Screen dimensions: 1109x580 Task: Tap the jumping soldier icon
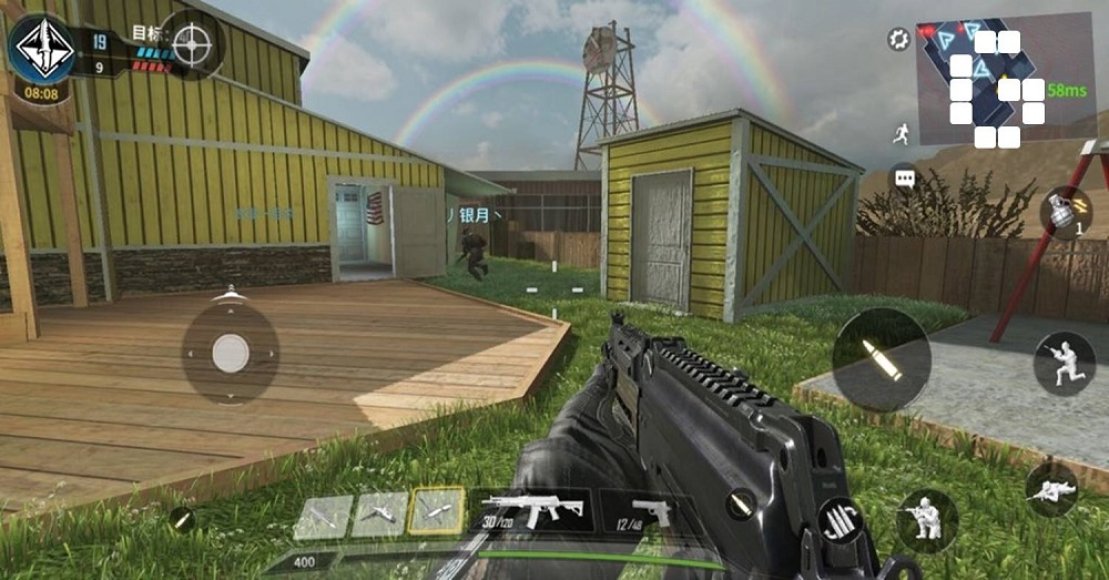(1063, 363)
